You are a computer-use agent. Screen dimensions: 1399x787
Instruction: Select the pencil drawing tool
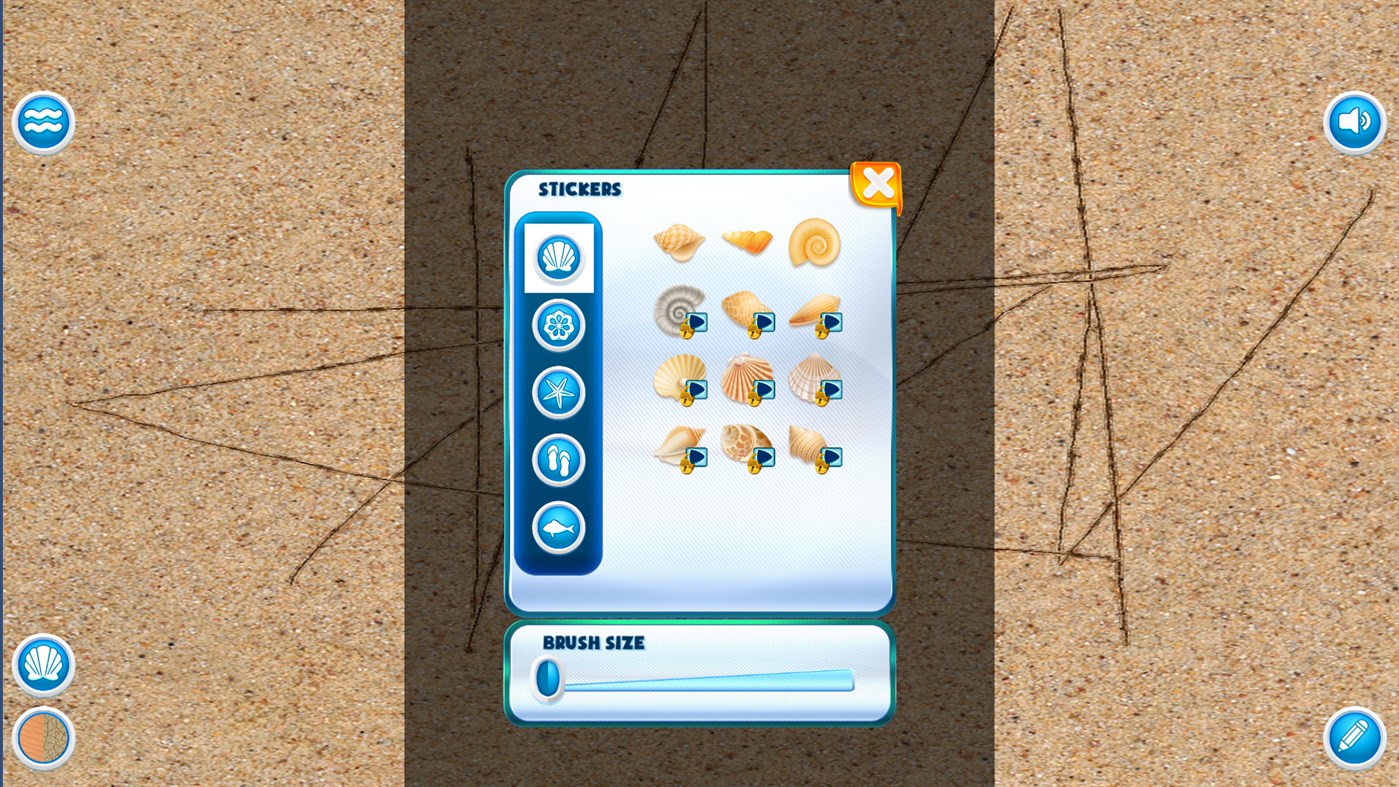click(1353, 737)
